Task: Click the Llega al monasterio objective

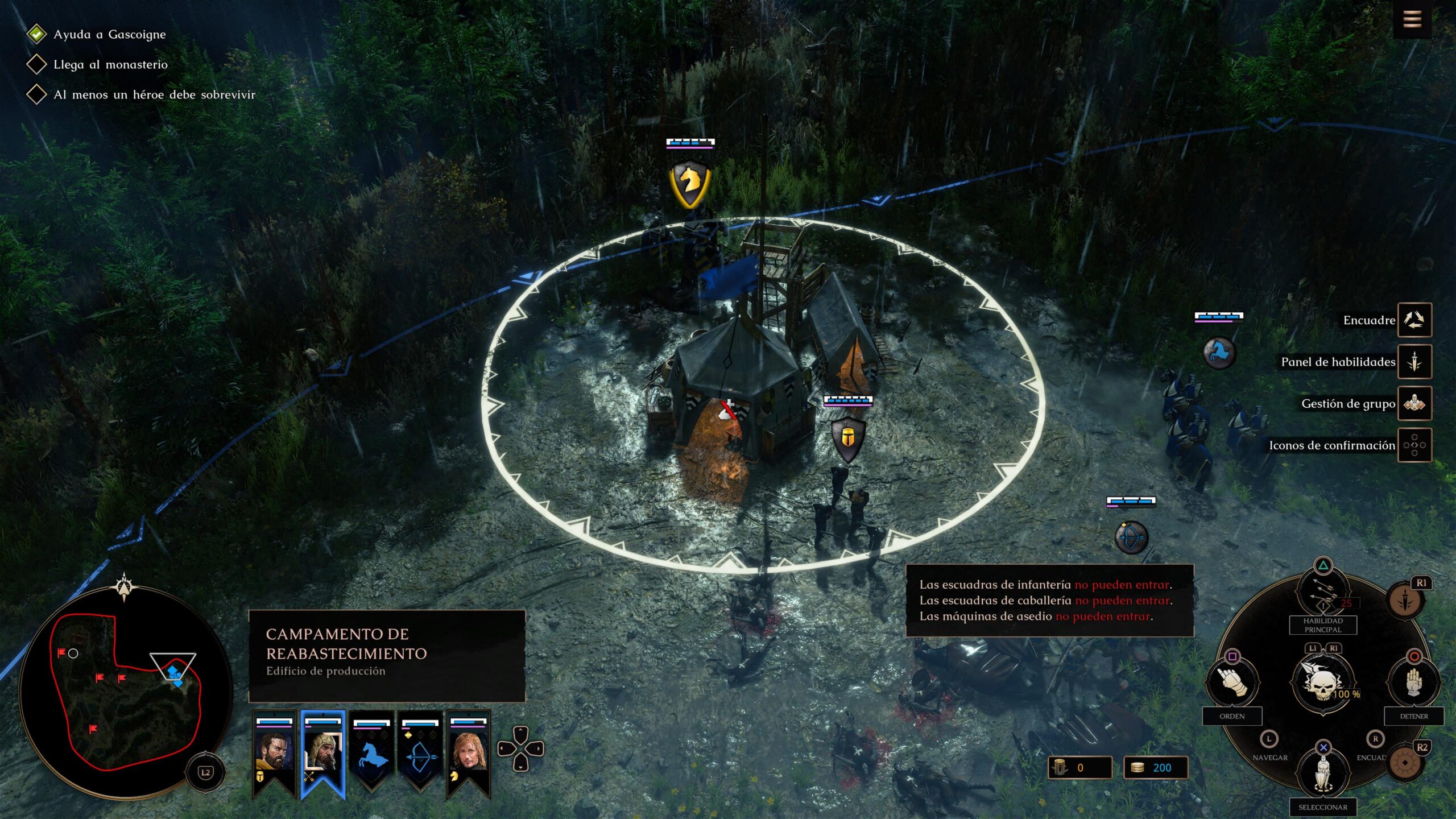Action: coord(110,65)
